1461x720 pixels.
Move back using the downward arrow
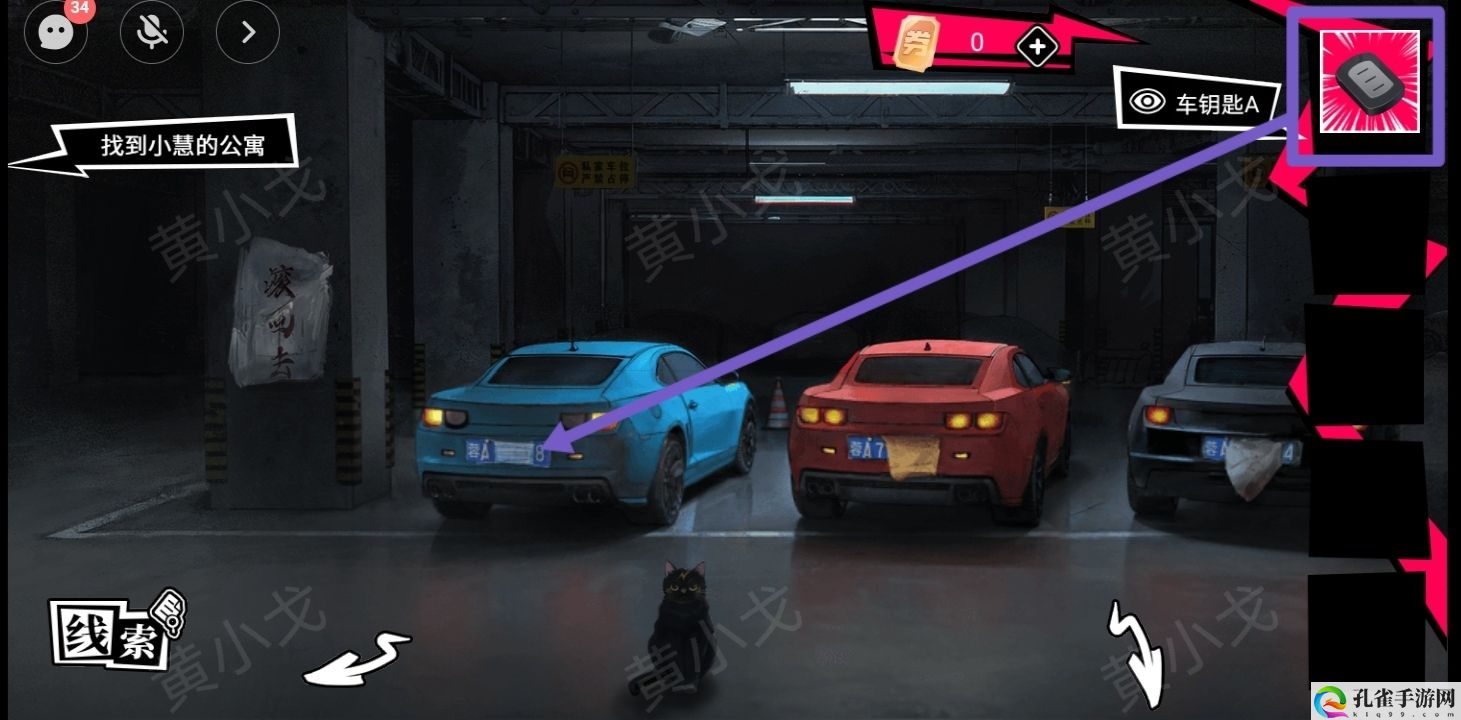1138,650
